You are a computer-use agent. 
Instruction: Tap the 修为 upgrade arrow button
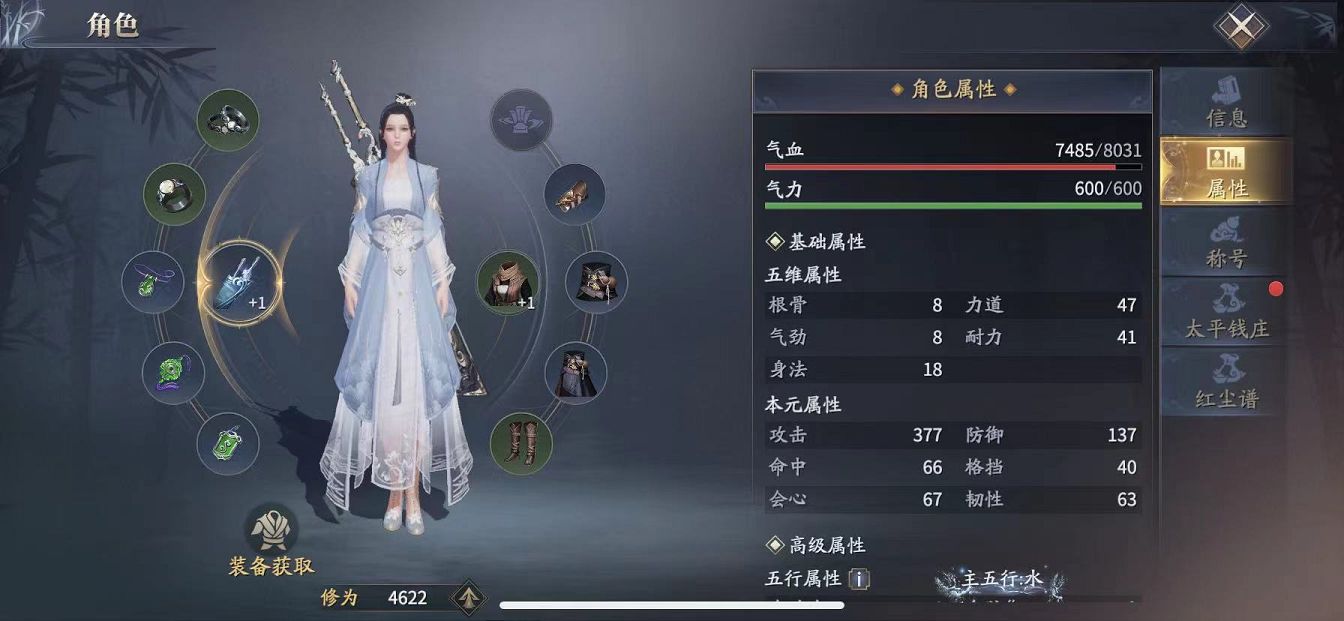point(467,598)
